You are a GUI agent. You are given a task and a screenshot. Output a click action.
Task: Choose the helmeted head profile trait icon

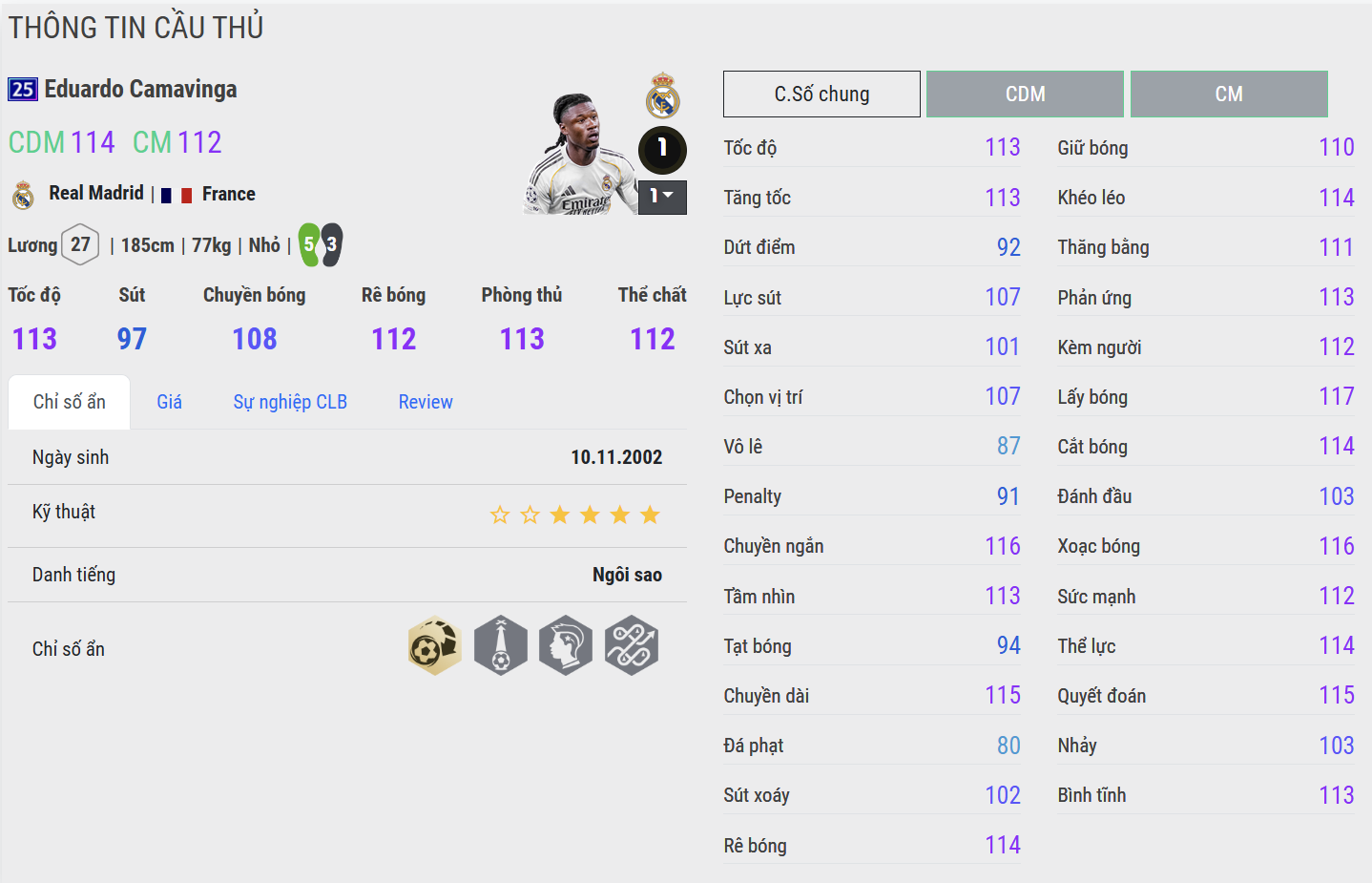566,646
